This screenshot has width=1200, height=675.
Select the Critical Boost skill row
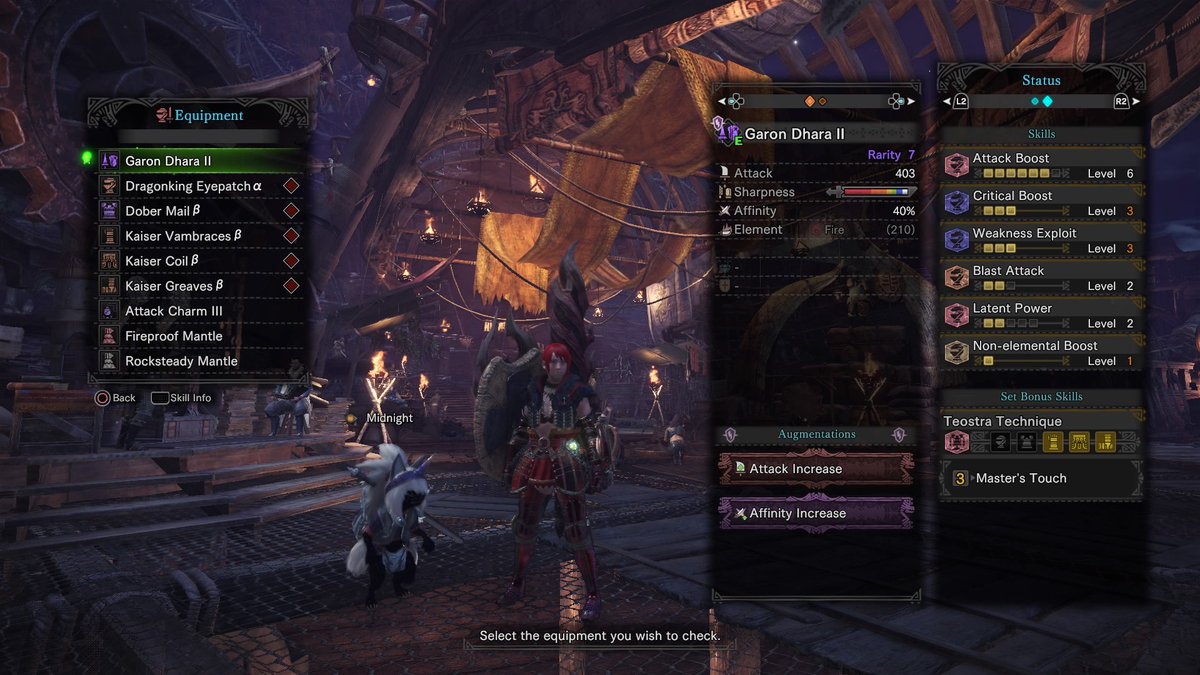1042,203
